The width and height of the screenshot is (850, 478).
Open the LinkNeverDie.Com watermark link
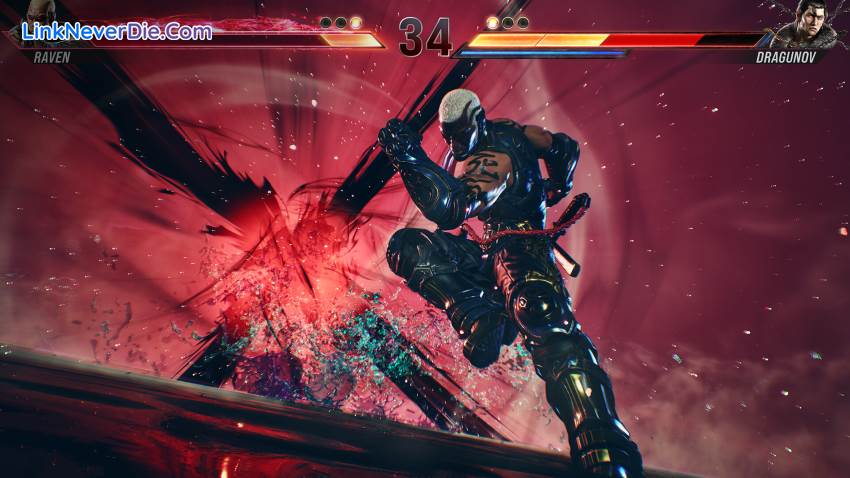pos(118,31)
